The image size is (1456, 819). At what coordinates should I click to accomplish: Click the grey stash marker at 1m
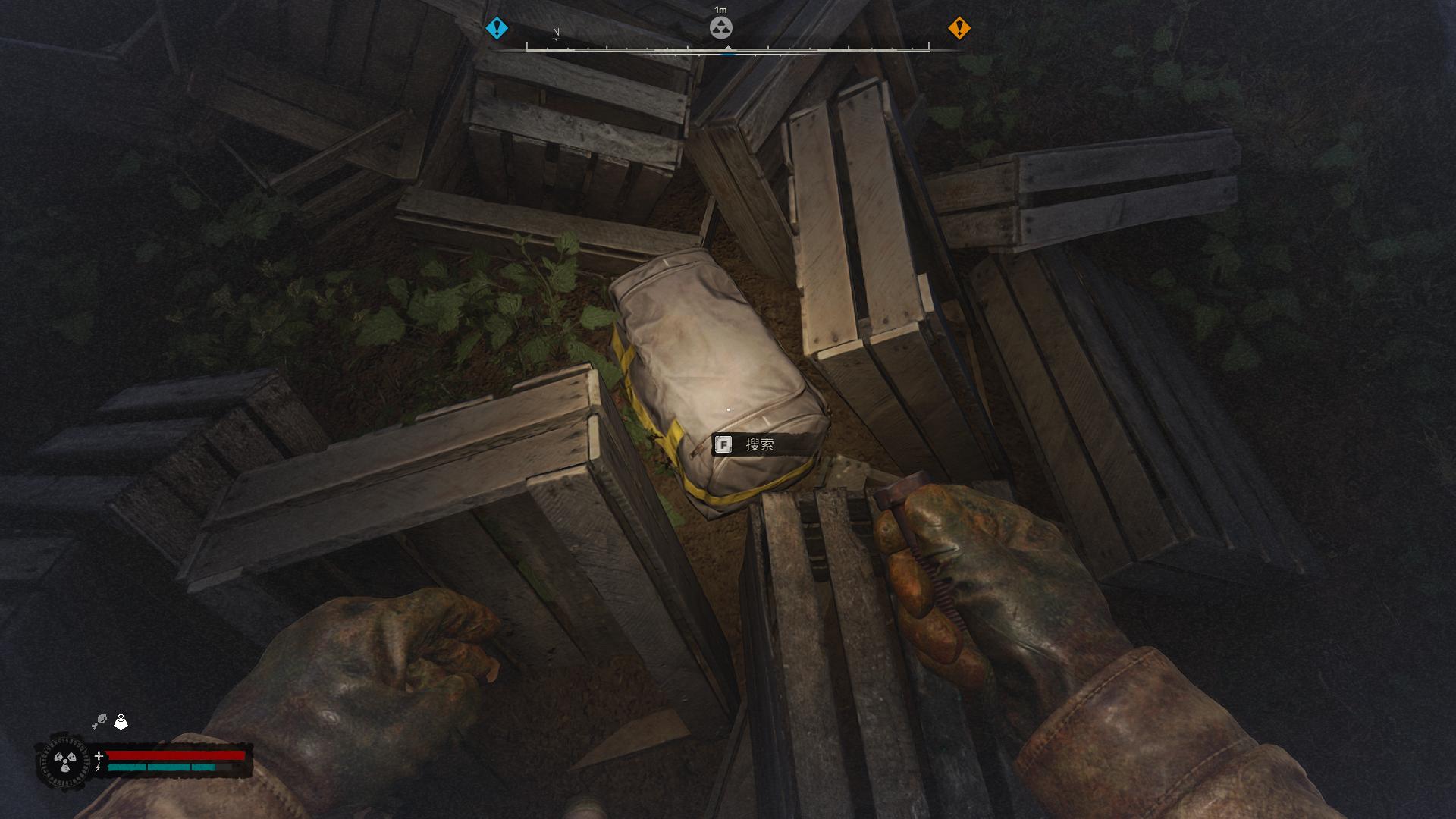pos(720,29)
